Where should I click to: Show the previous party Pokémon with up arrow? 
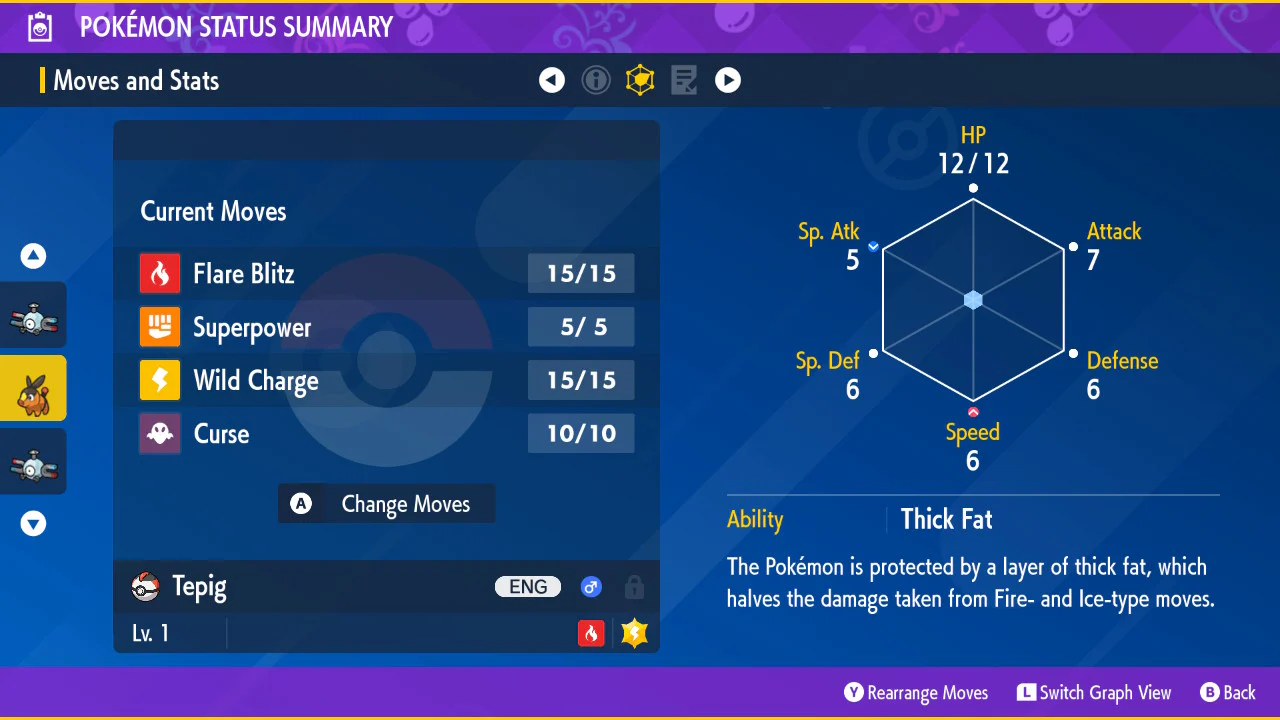click(x=34, y=257)
